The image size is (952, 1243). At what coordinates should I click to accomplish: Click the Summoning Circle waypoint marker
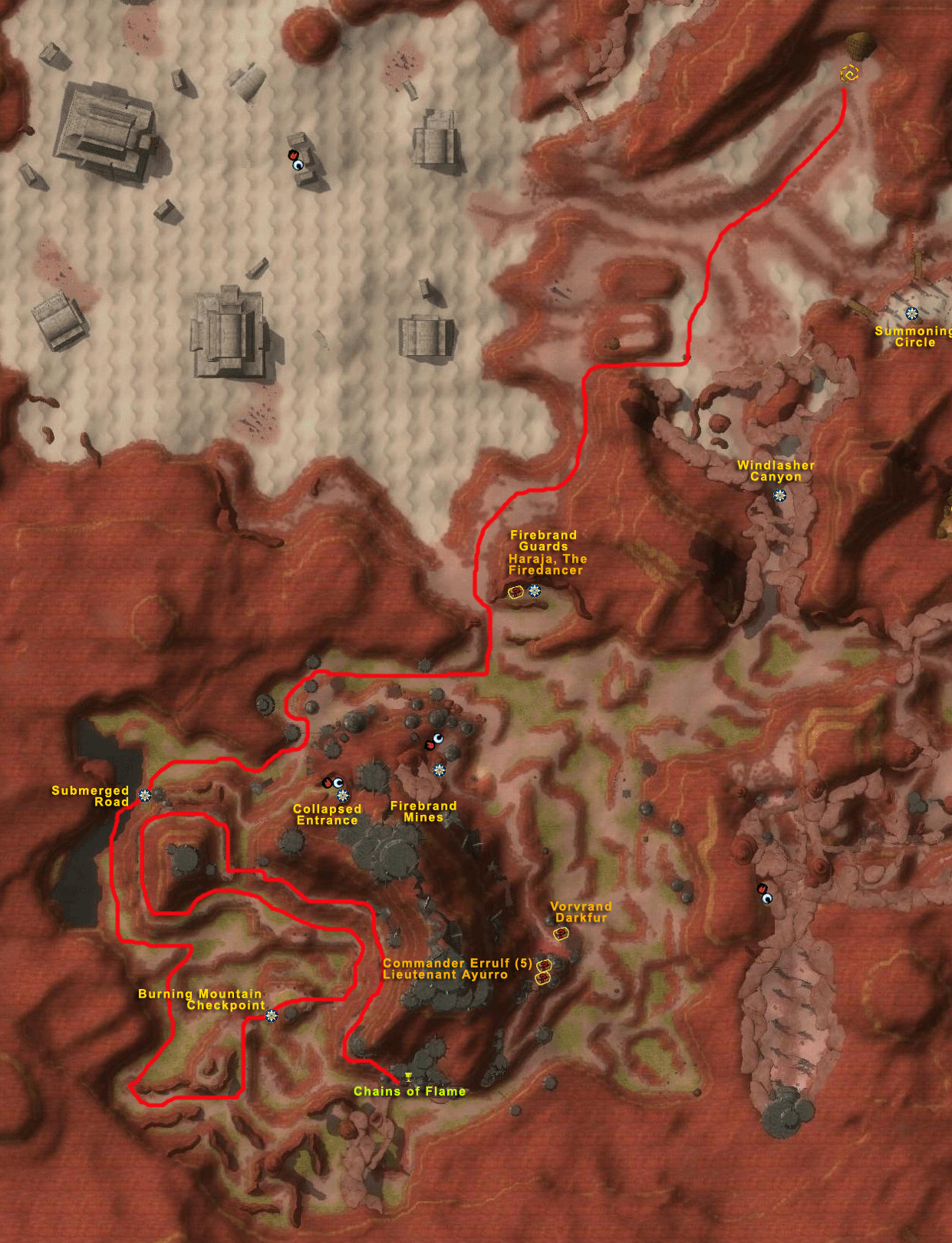911,313
